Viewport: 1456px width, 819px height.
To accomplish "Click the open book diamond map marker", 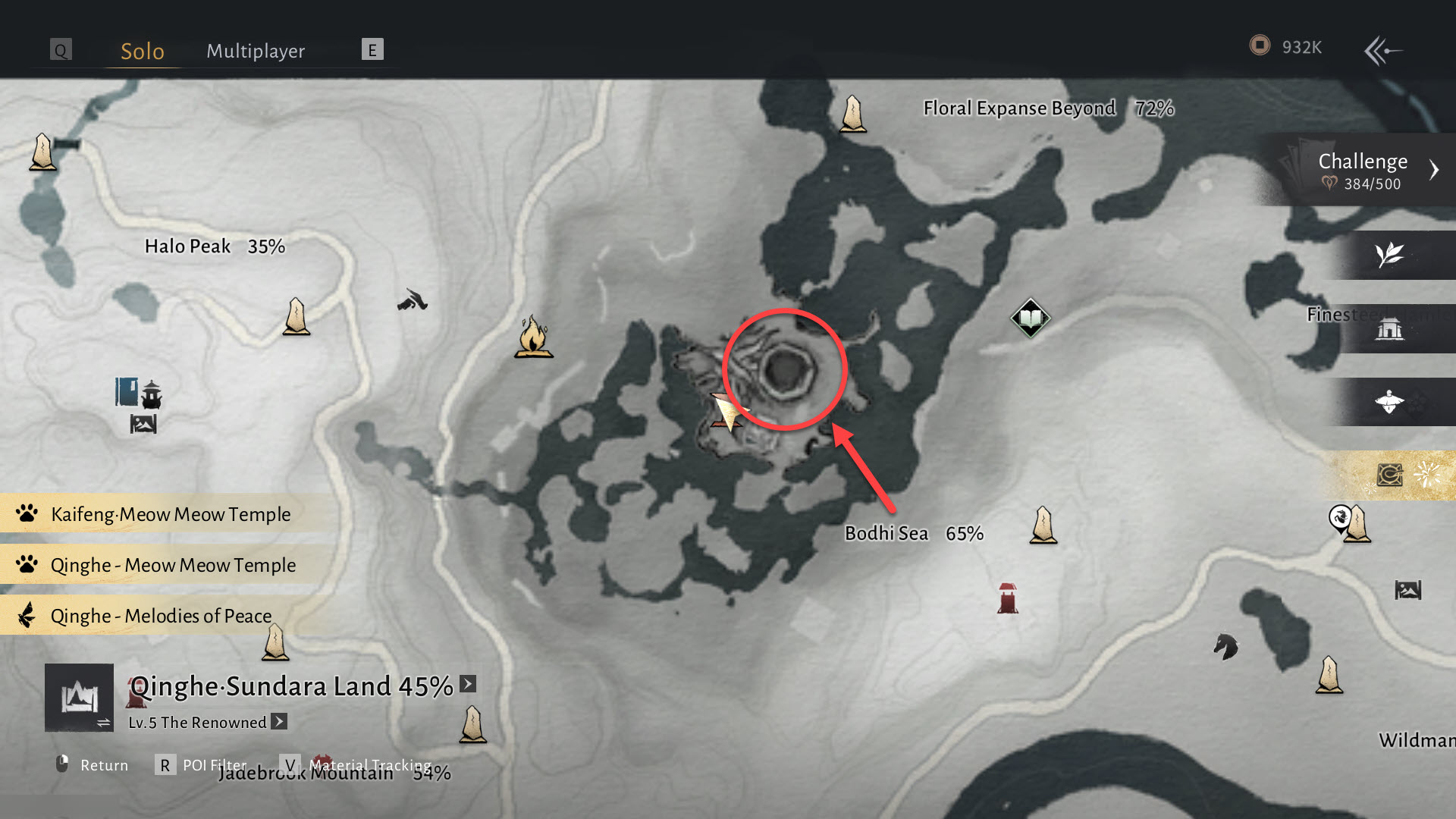I will (1030, 318).
